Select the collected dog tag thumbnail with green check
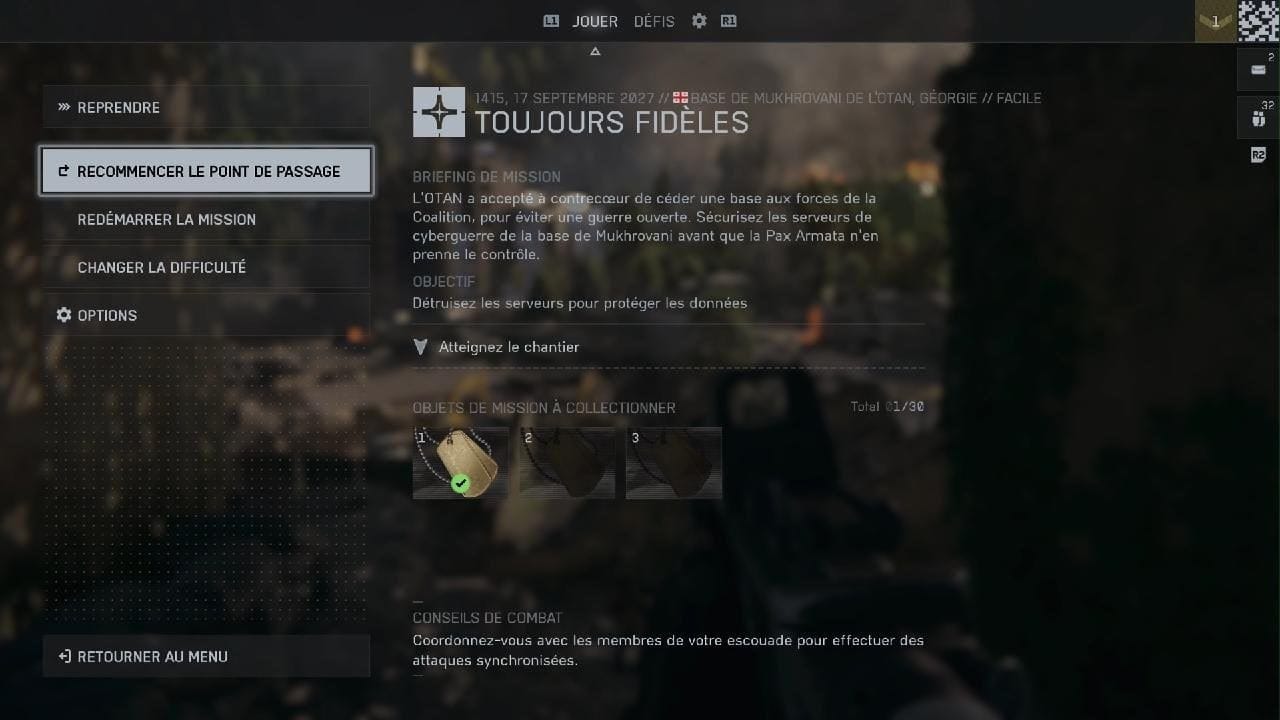This screenshot has width=1280, height=720. click(x=460, y=462)
